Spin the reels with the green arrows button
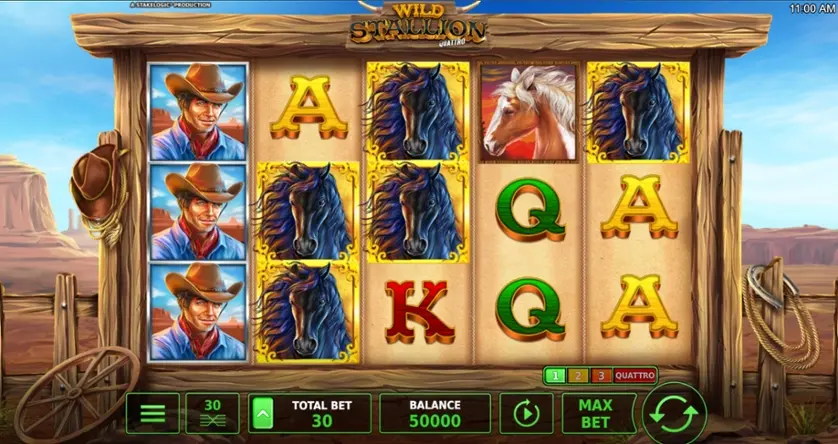Screen dimensions: 838x444 click(x=674, y=412)
